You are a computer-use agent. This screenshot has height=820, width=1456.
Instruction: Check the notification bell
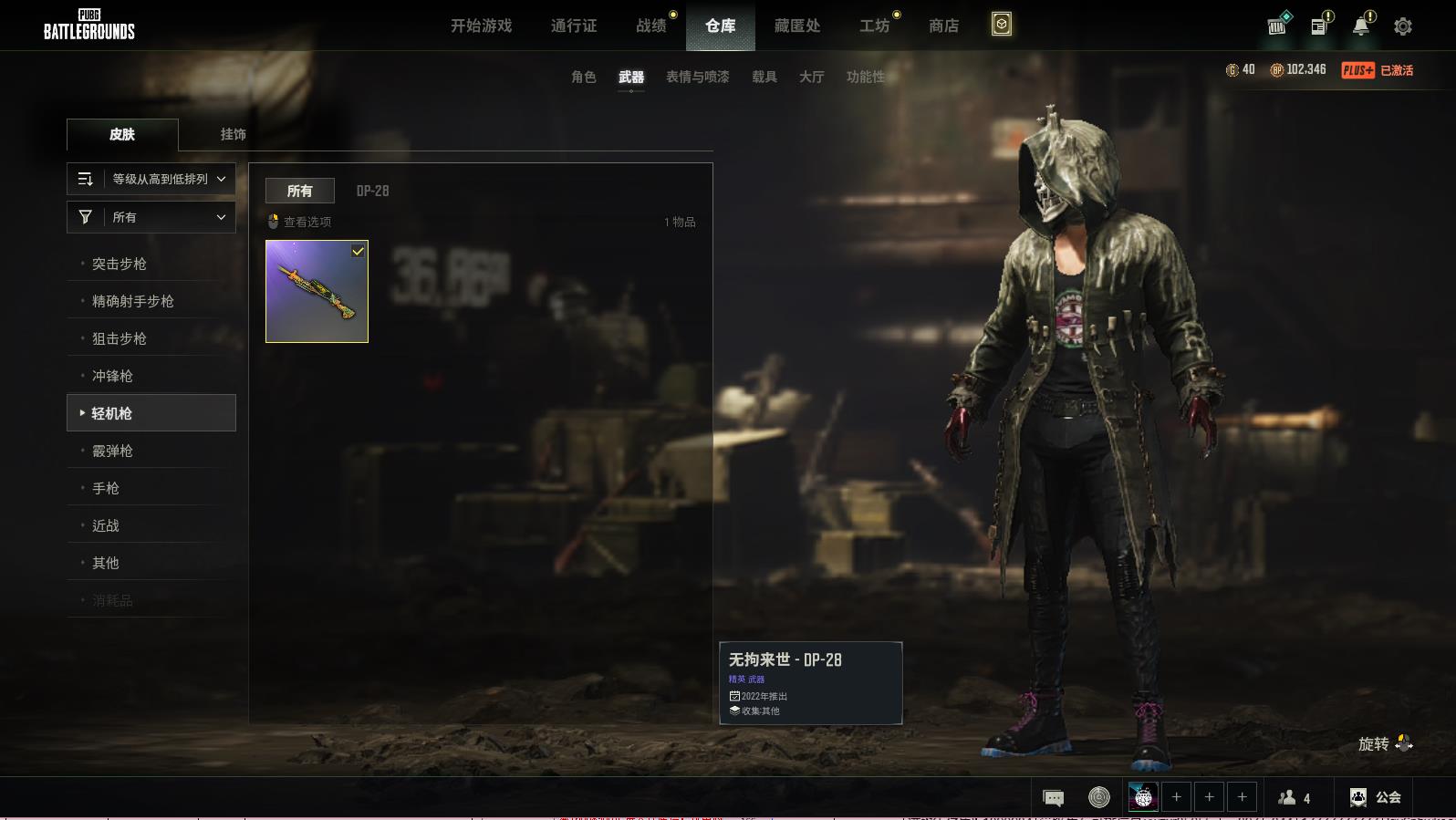[x=1361, y=26]
